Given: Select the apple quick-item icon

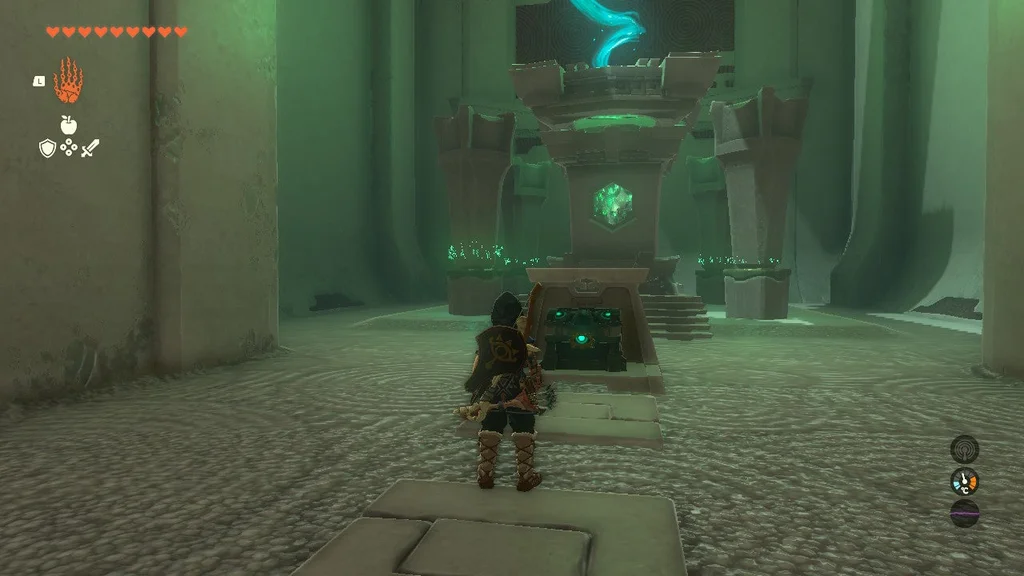Looking at the screenshot, I should point(68,125).
